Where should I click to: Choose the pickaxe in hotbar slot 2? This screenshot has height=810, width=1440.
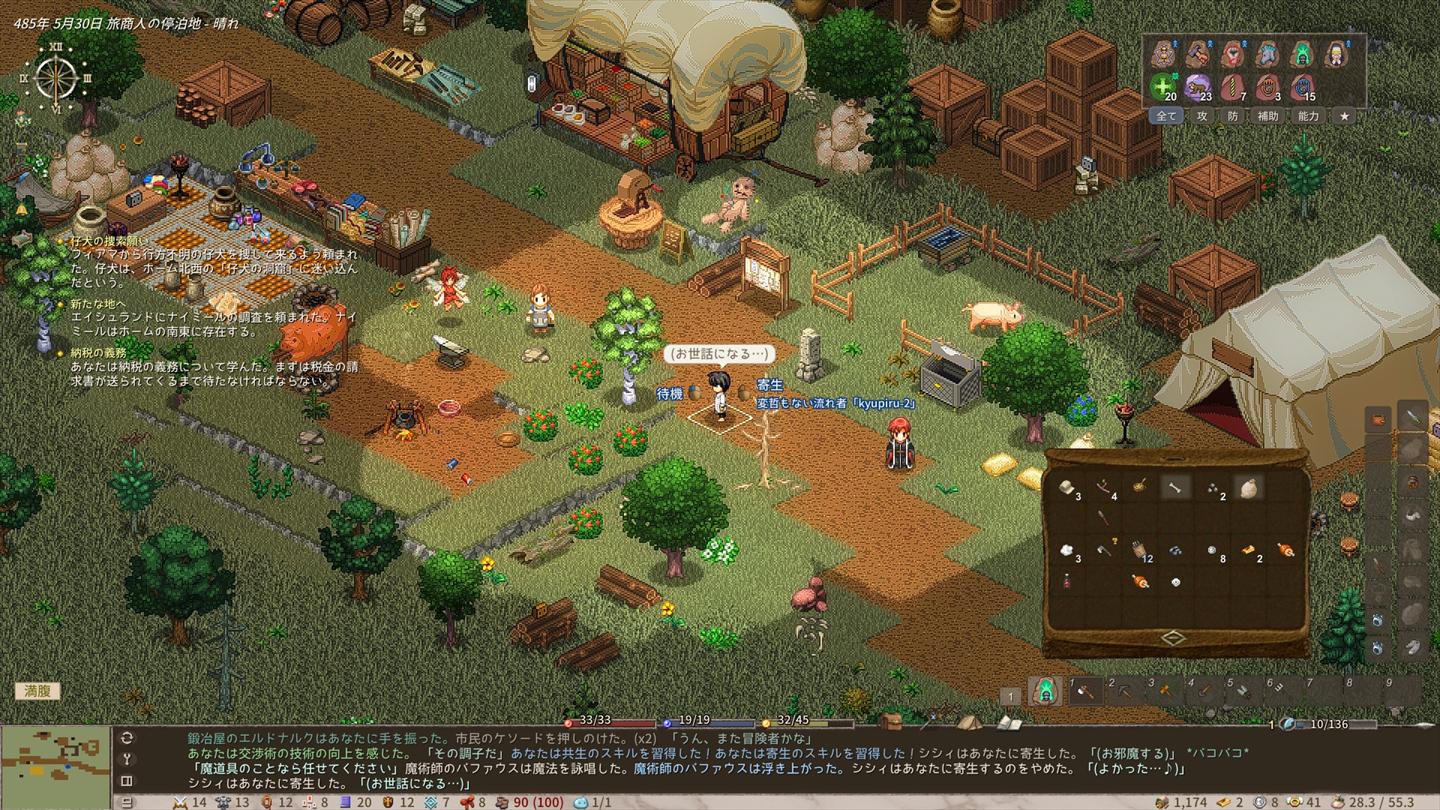coord(1125,691)
